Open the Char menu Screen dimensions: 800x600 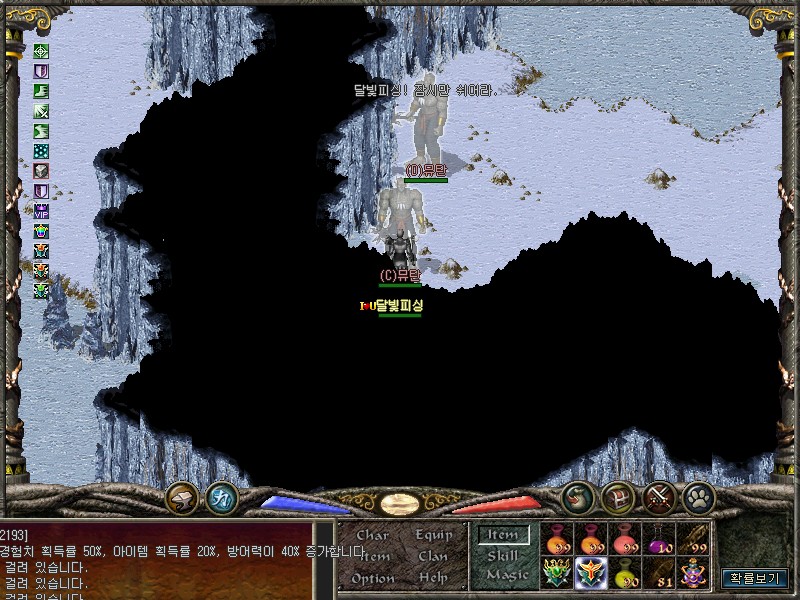(372, 535)
